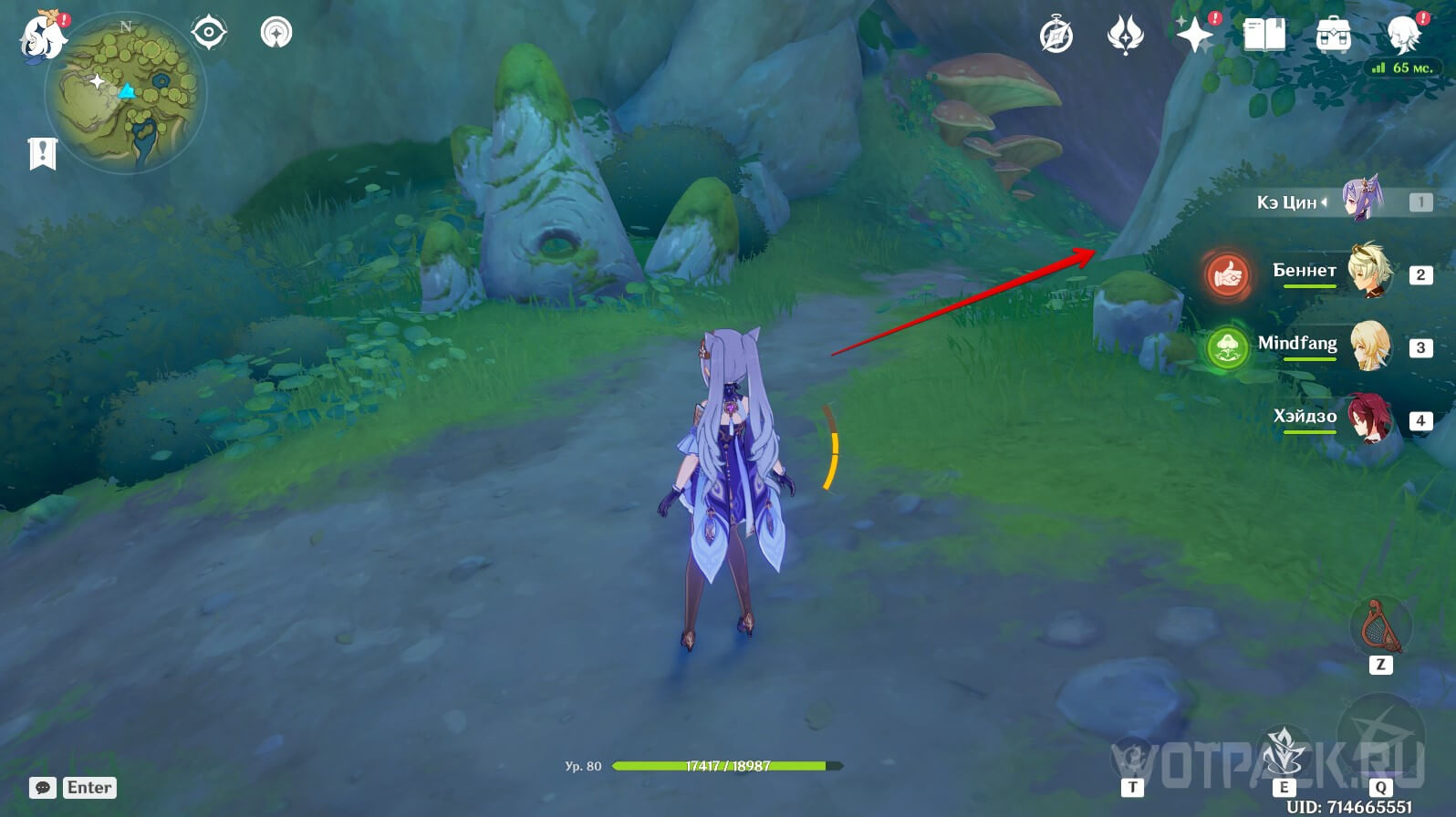
Task: Switch to party member Хэйдзо
Action: tap(1368, 419)
